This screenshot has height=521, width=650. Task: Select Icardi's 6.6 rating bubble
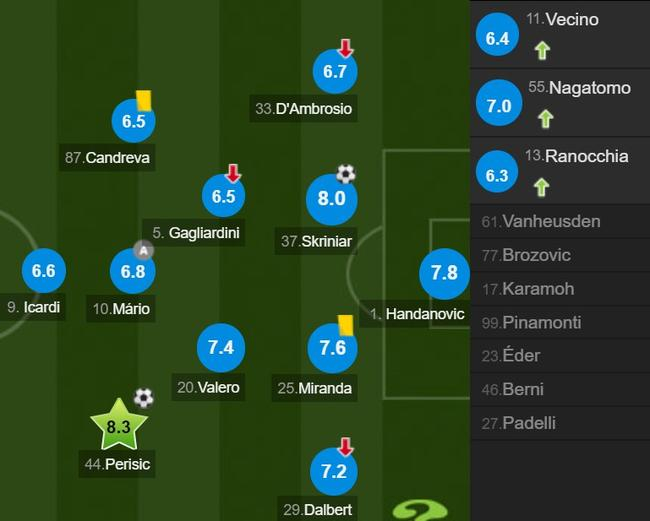tap(43, 270)
